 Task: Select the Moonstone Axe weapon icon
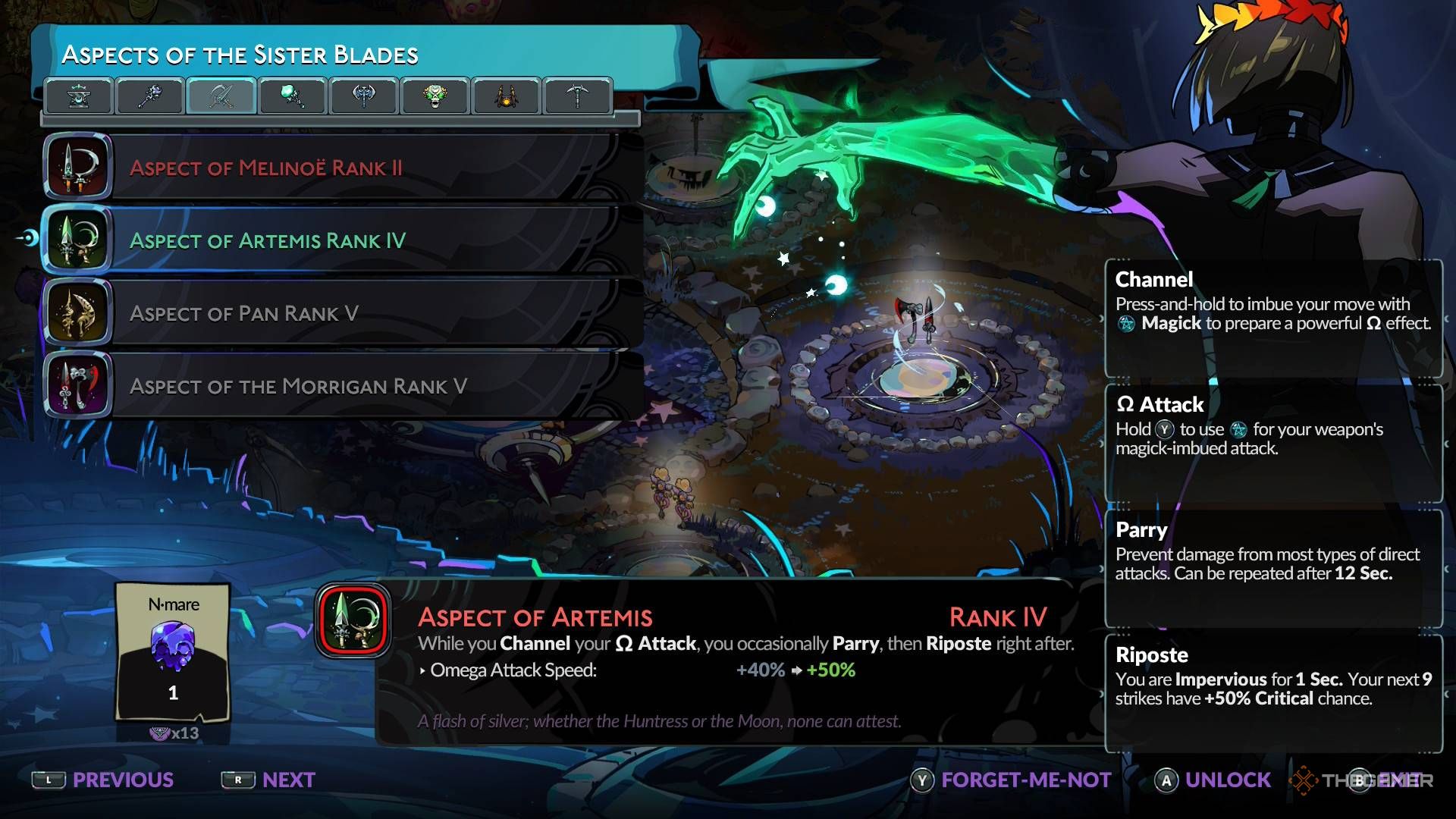[x=362, y=96]
